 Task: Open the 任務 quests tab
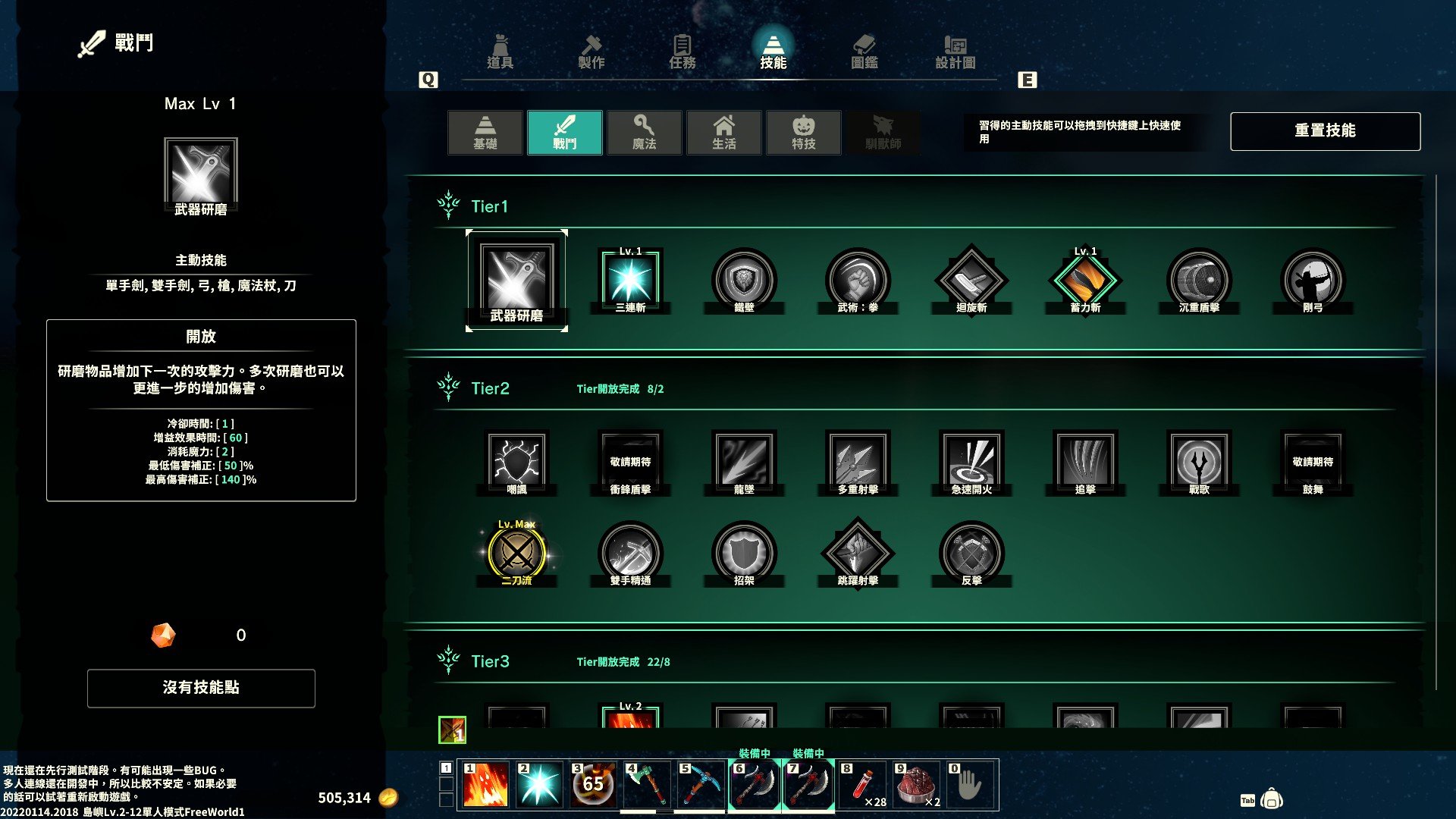point(682,52)
